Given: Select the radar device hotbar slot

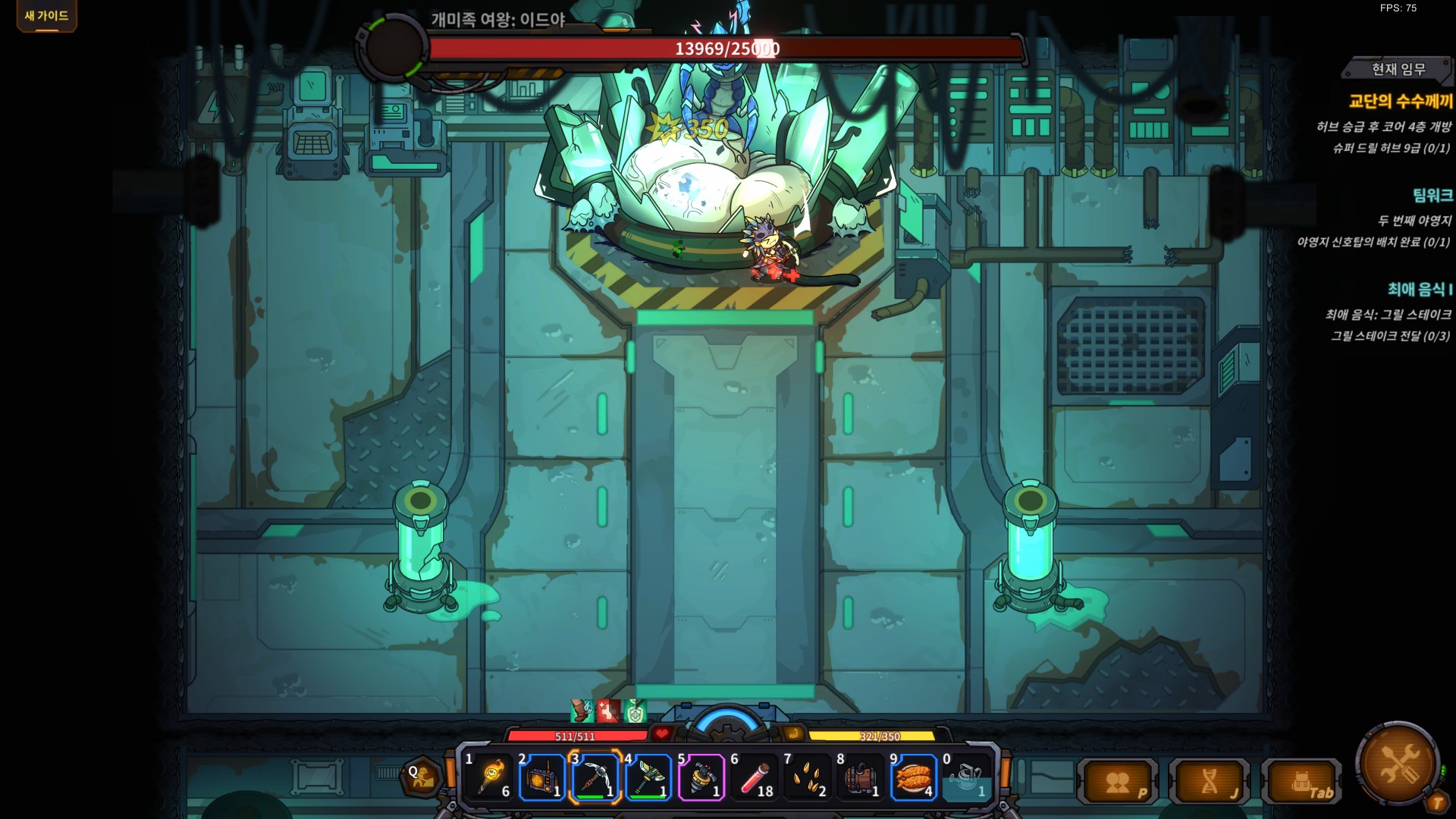Looking at the screenshot, I should (542, 777).
